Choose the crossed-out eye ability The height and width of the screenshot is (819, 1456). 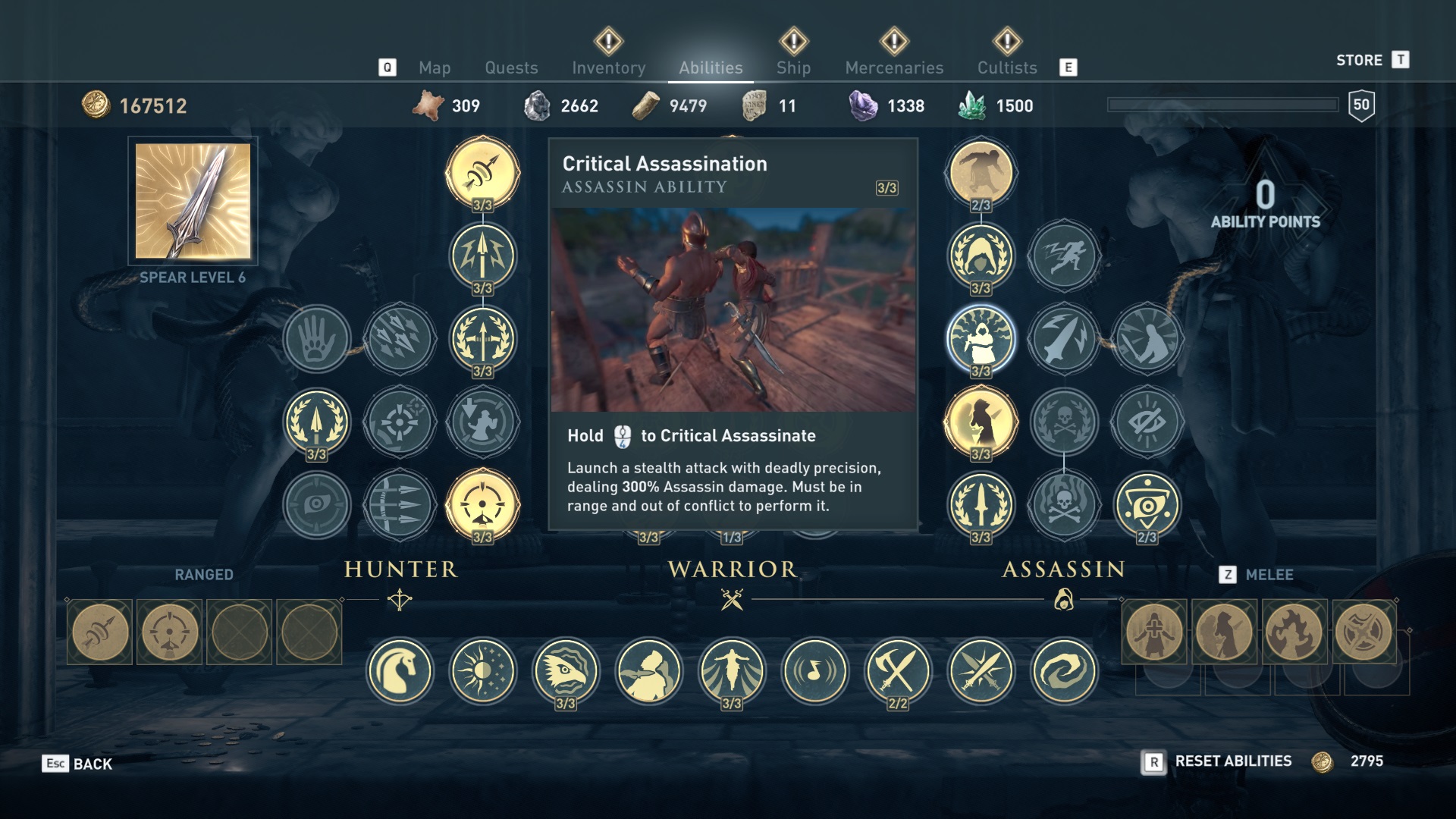click(1147, 422)
